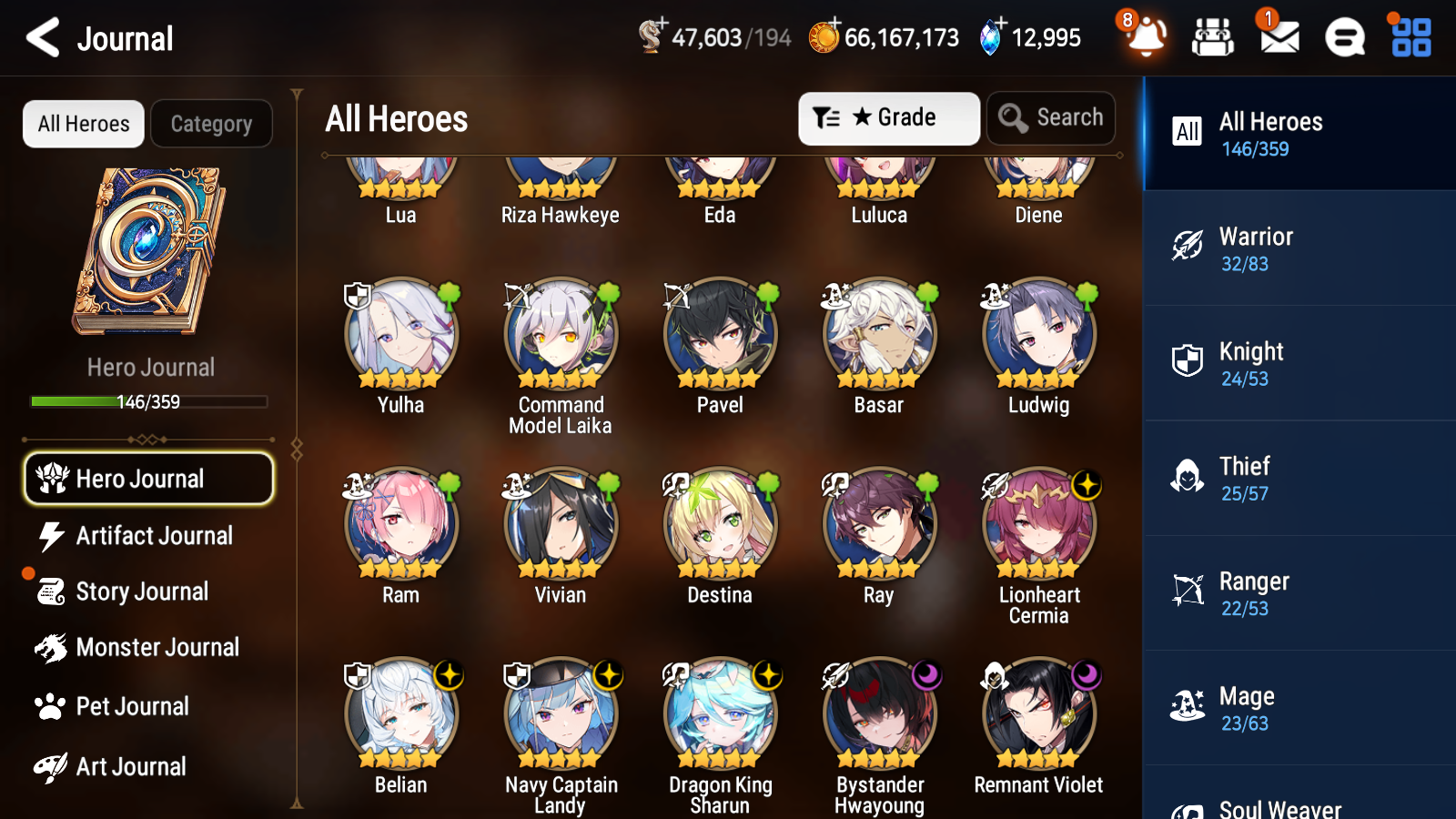Open Destina's hero portrait
The height and width of the screenshot is (819, 1456).
(719, 523)
